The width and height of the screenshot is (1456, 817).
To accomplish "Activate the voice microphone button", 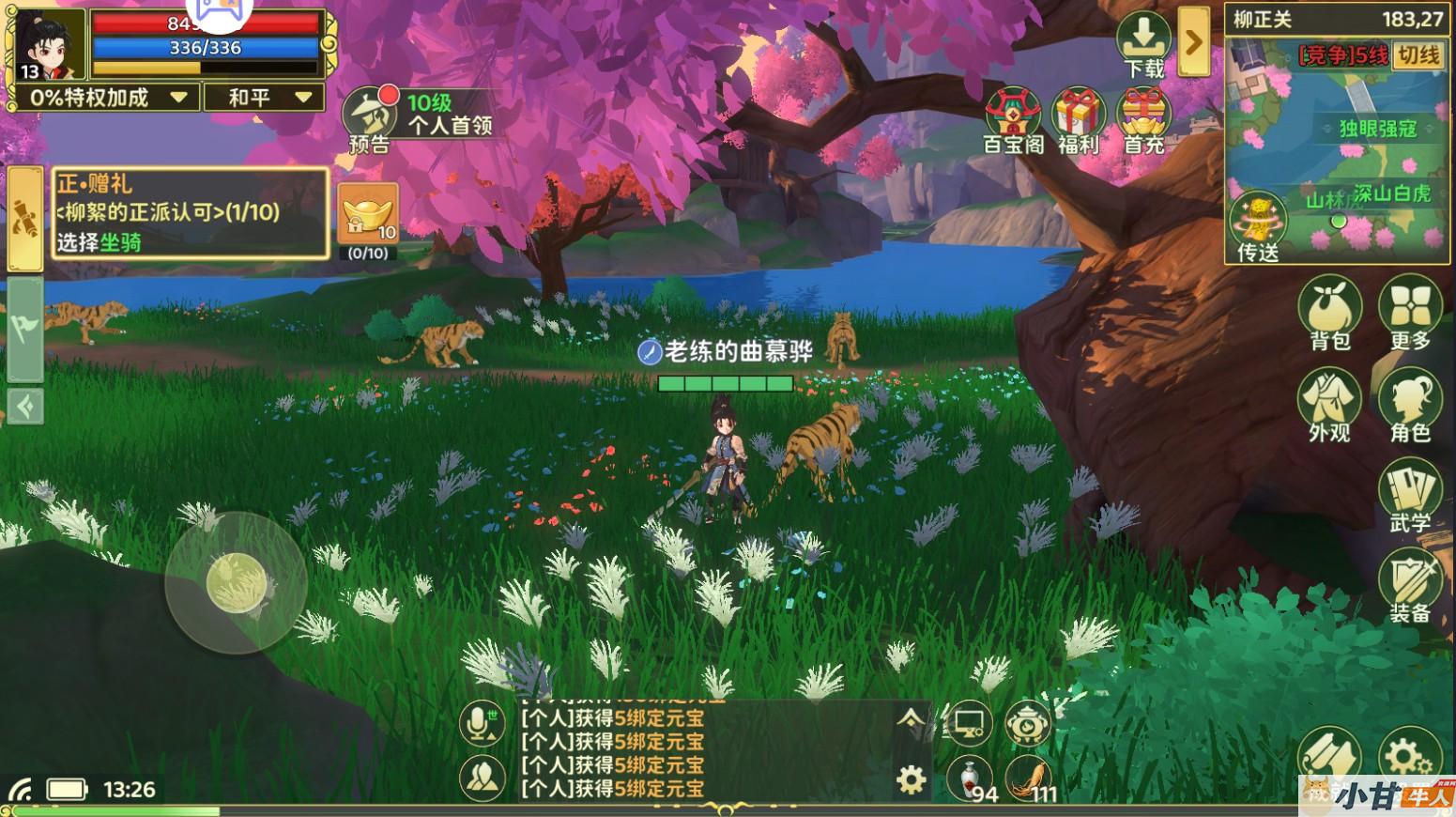I will [x=483, y=724].
